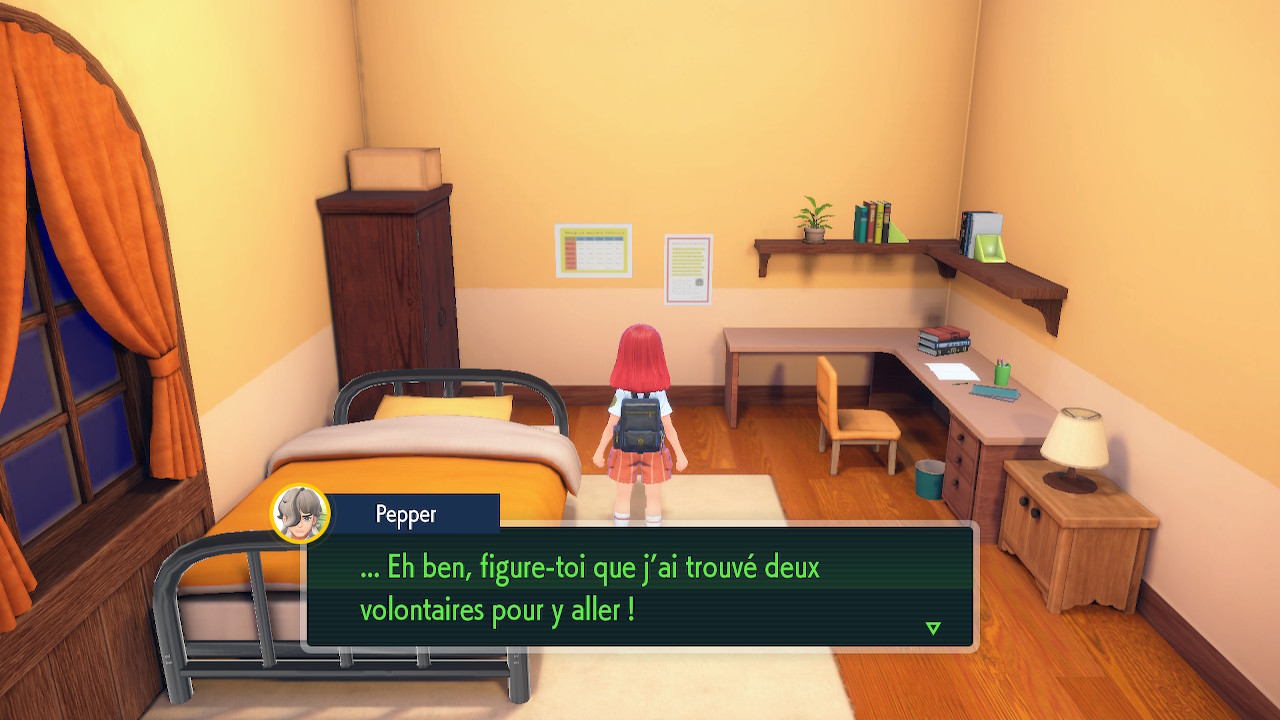The height and width of the screenshot is (720, 1280).
Task: Click Pepper's dialogue text box
Action: click(640, 588)
